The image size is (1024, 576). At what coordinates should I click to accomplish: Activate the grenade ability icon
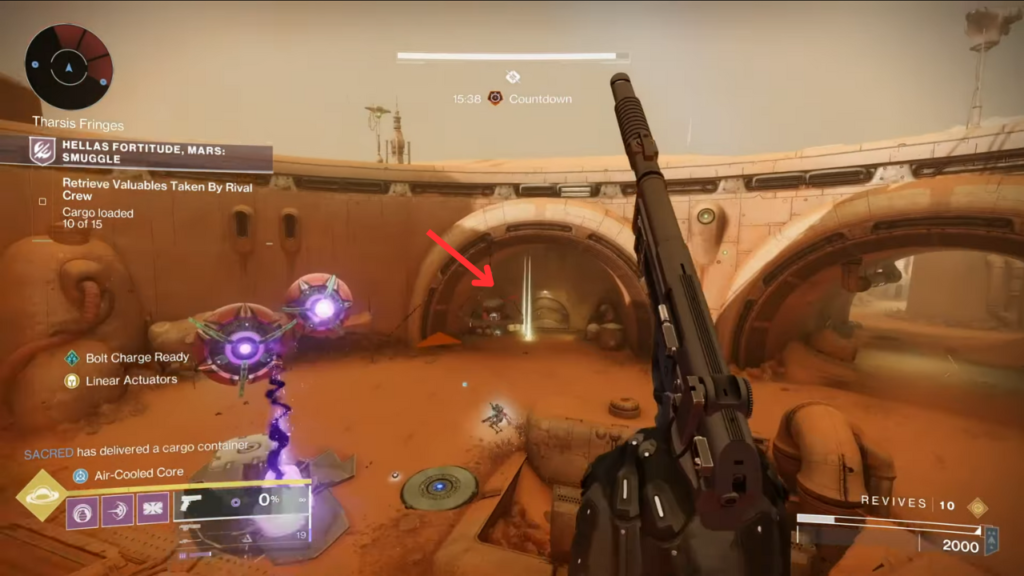tap(82, 510)
